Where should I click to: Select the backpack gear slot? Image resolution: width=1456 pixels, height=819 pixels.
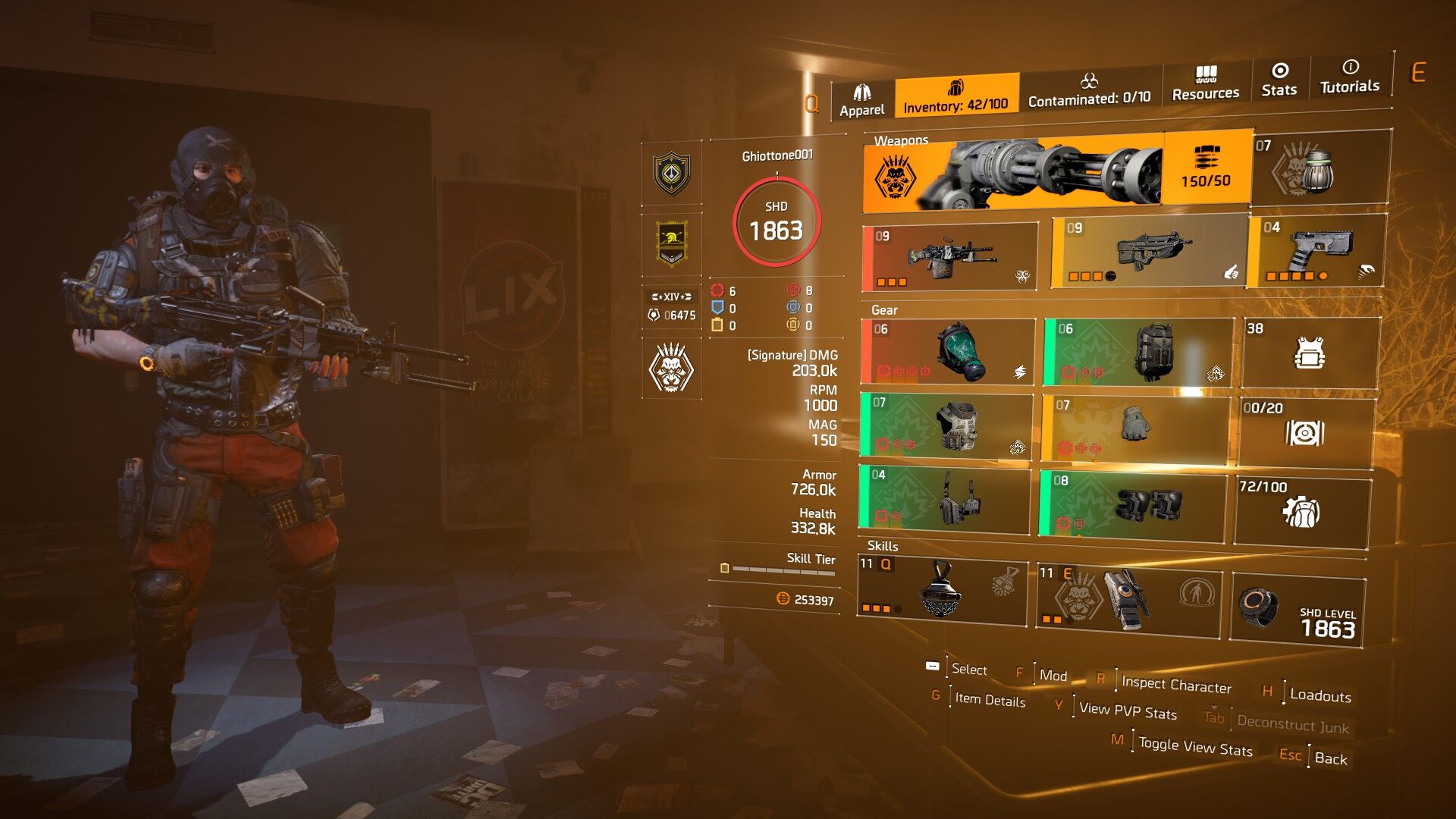pyautogui.click(x=1138, y=352)
